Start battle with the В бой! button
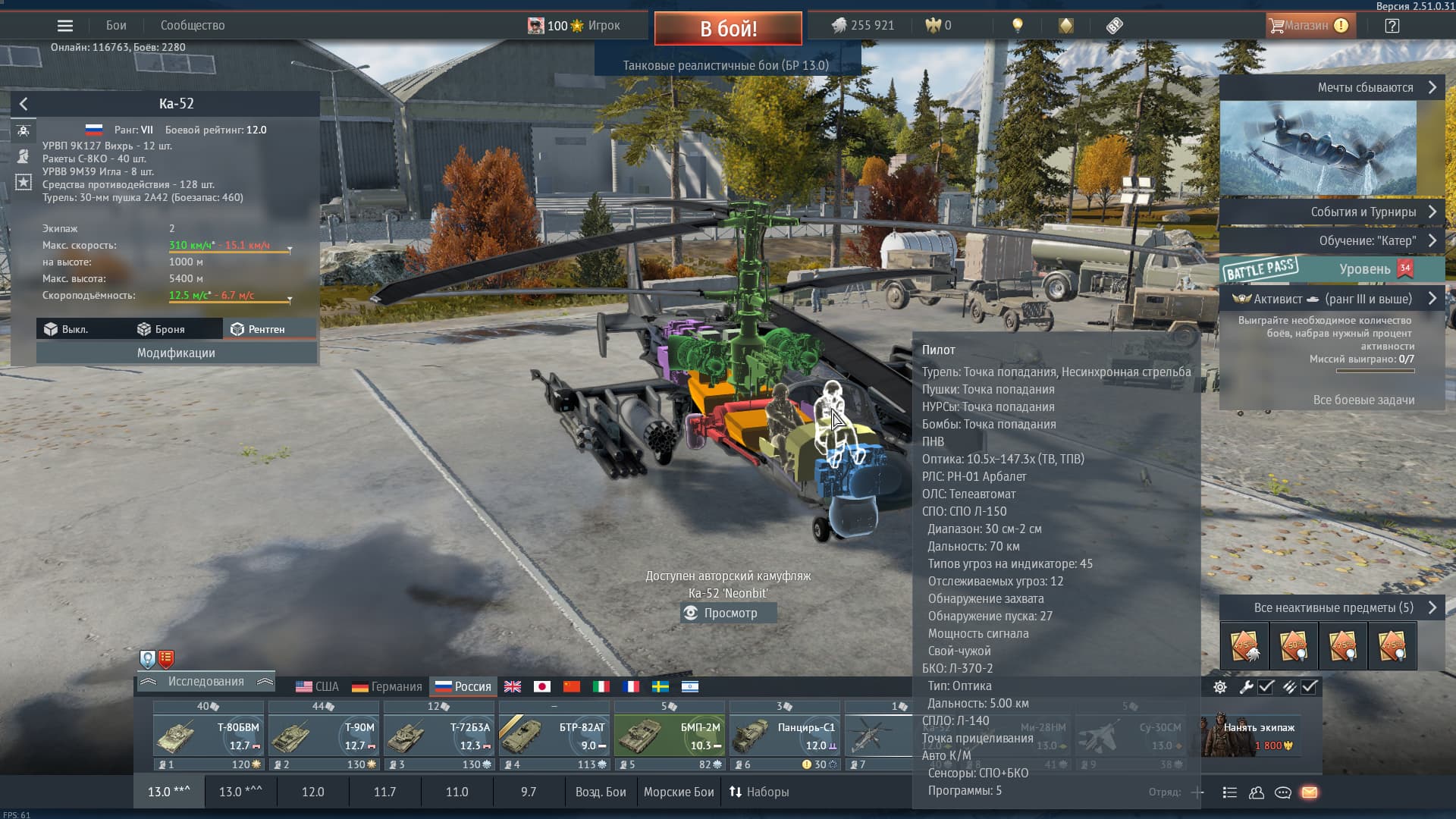Viewport: 1456px width, 819px height. click(x=728, y=29)
